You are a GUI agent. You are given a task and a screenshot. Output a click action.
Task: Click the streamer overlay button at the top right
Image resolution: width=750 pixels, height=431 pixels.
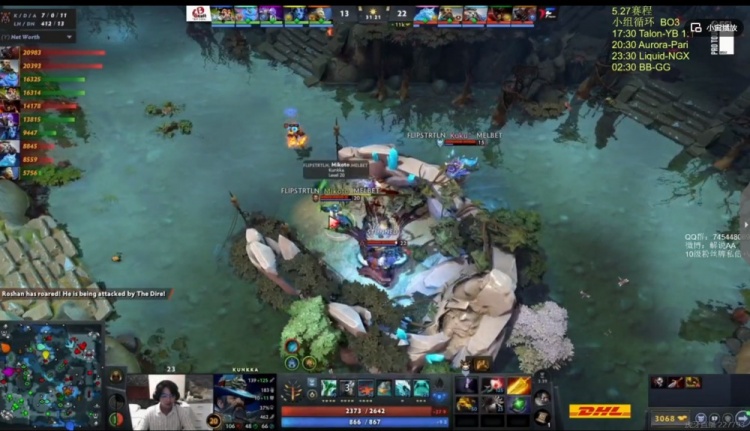click(x=714, y=28)
